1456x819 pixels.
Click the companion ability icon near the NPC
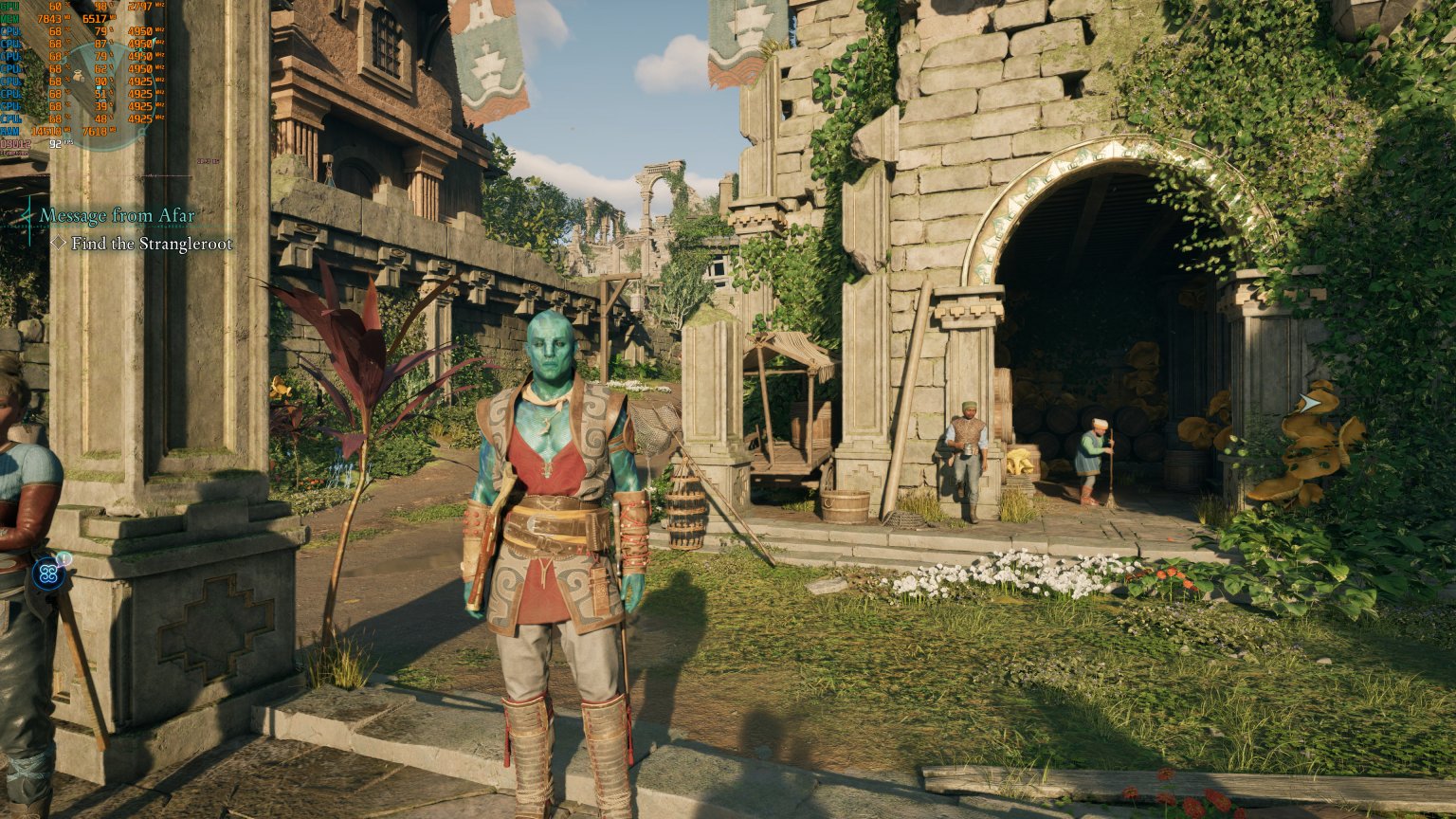click(x=47, y=574)
